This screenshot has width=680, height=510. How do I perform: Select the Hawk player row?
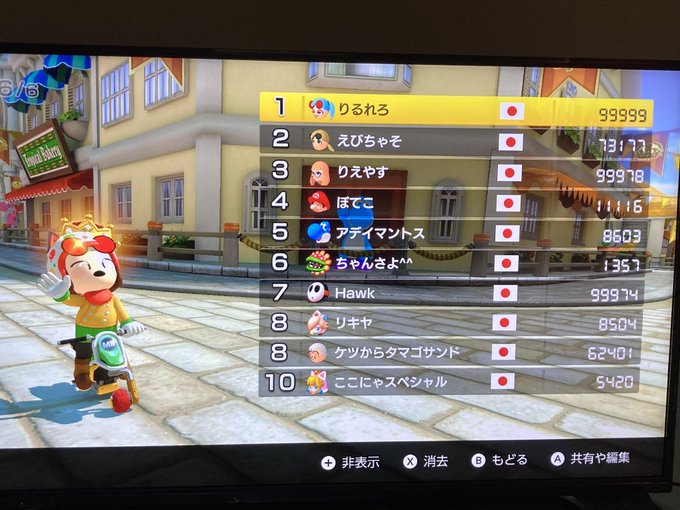pyautogui.click(x=455, y=293)
